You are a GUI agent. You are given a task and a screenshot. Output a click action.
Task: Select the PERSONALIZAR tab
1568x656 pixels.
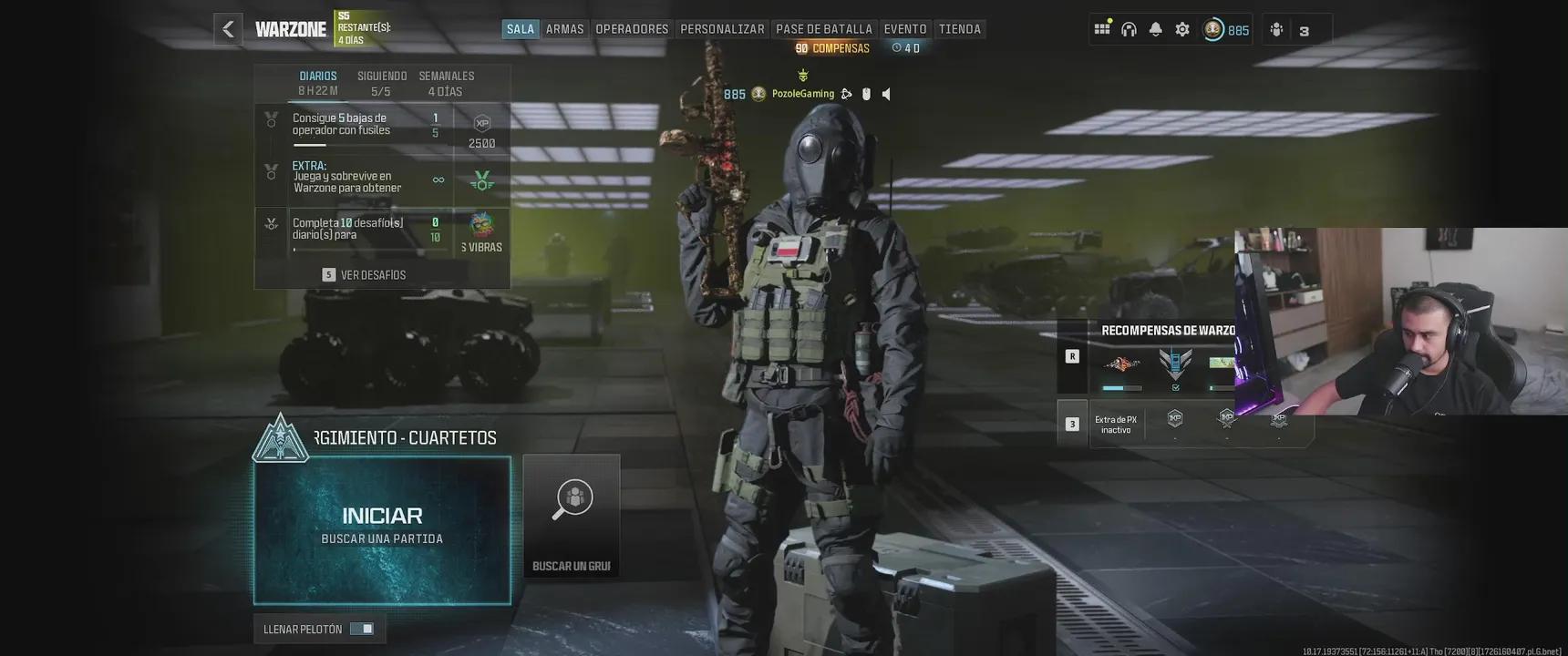tap(722, 29)
